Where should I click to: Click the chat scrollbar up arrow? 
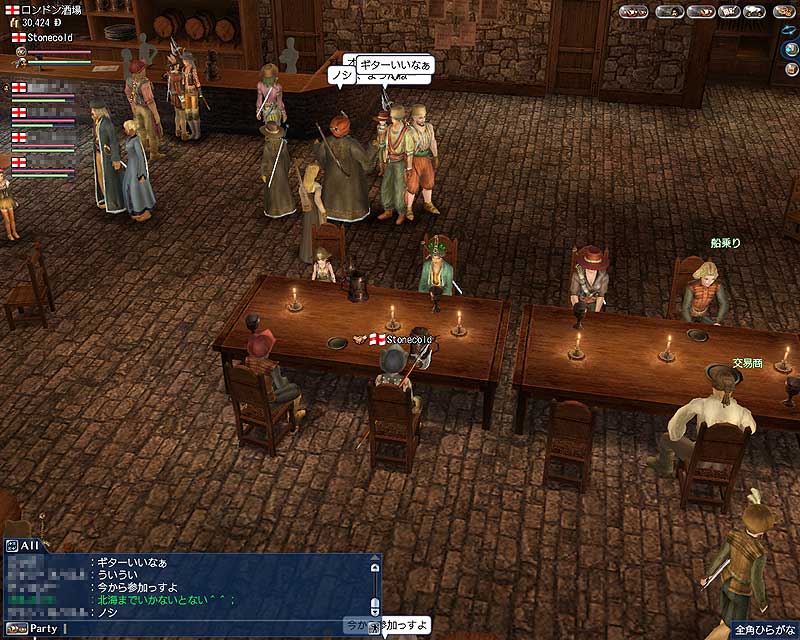coord(375,568)
